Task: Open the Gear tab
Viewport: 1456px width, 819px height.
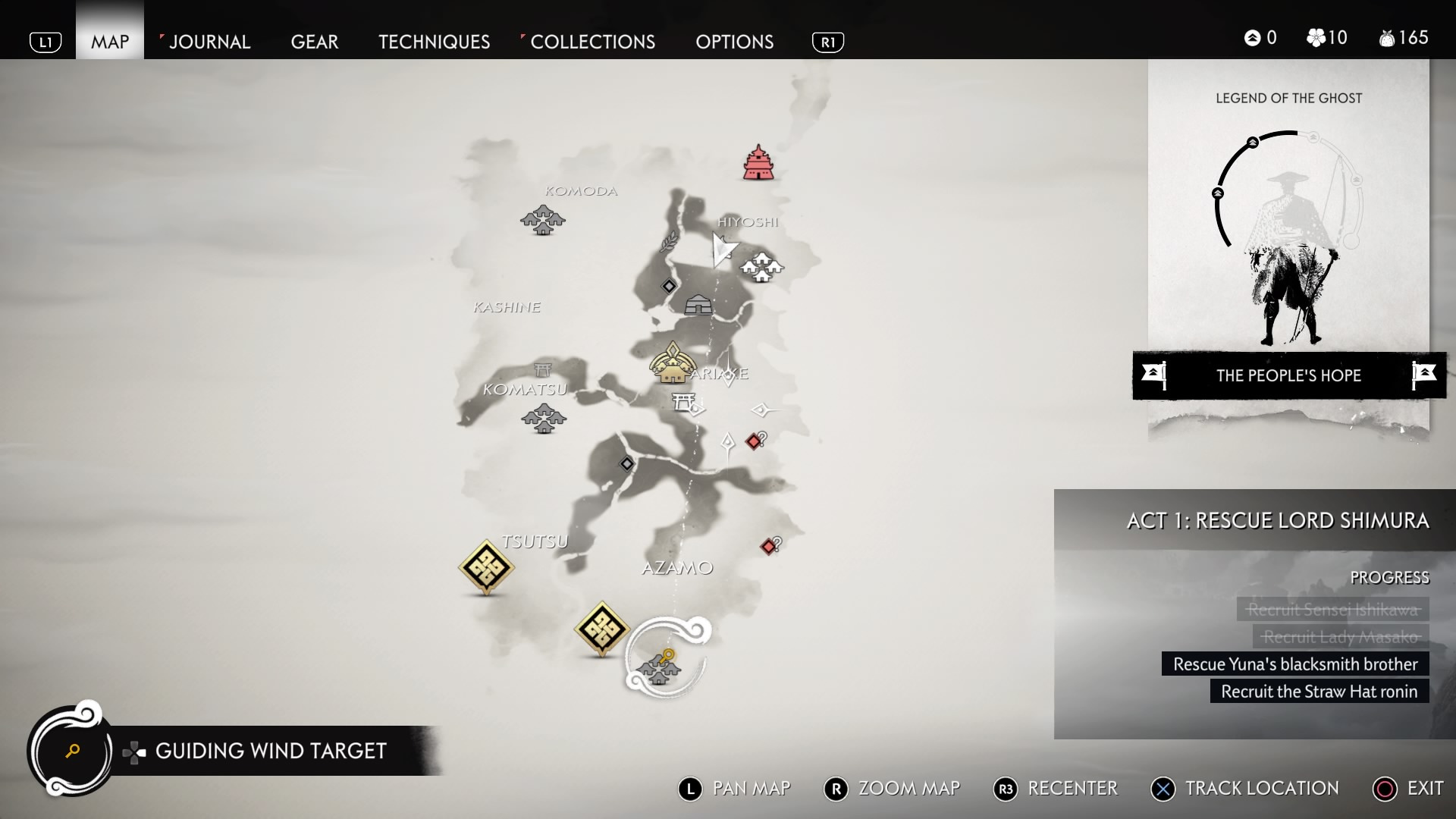Action: [x=315, y=42]
